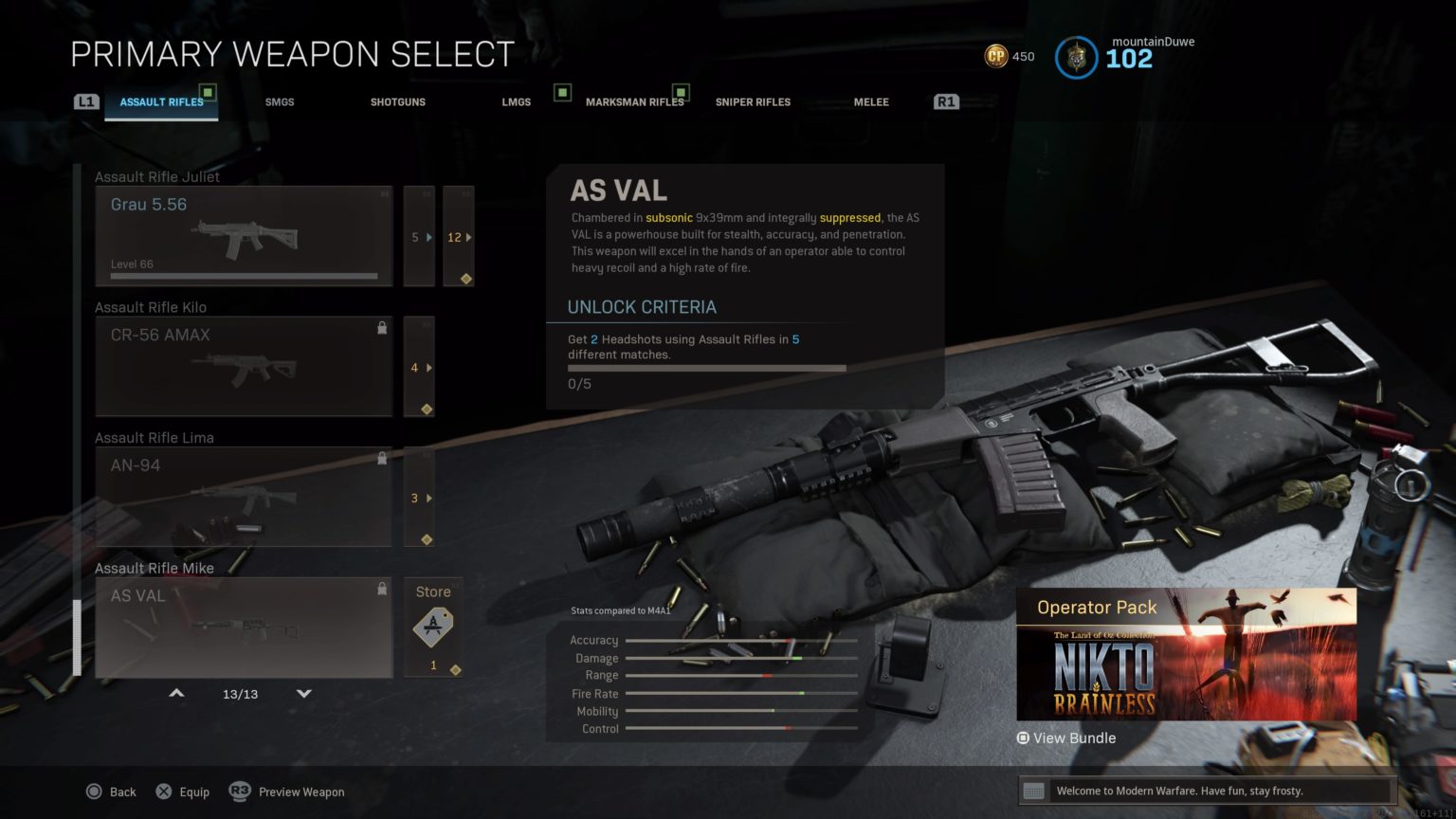Open the player rank emblem for mountainDuwe

pos(1076,58)
